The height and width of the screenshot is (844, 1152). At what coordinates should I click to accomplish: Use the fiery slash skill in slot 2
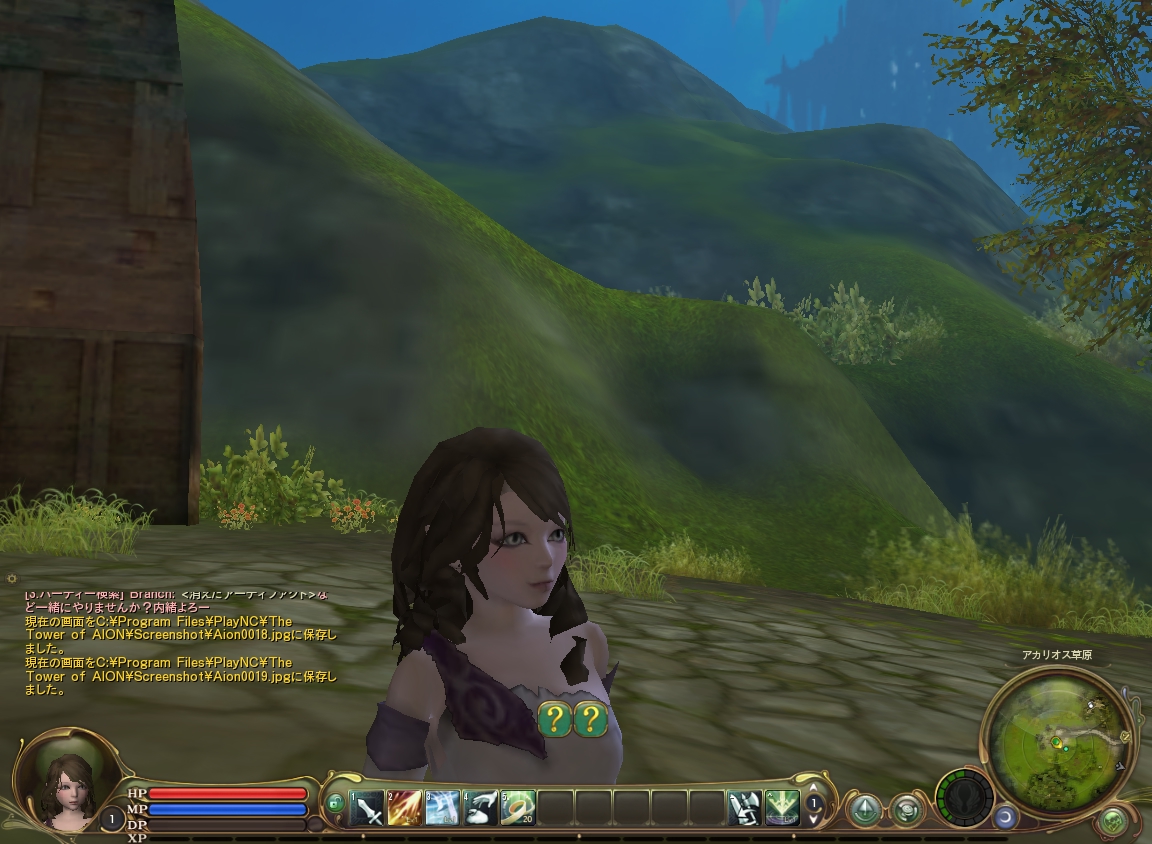[405, 806]
